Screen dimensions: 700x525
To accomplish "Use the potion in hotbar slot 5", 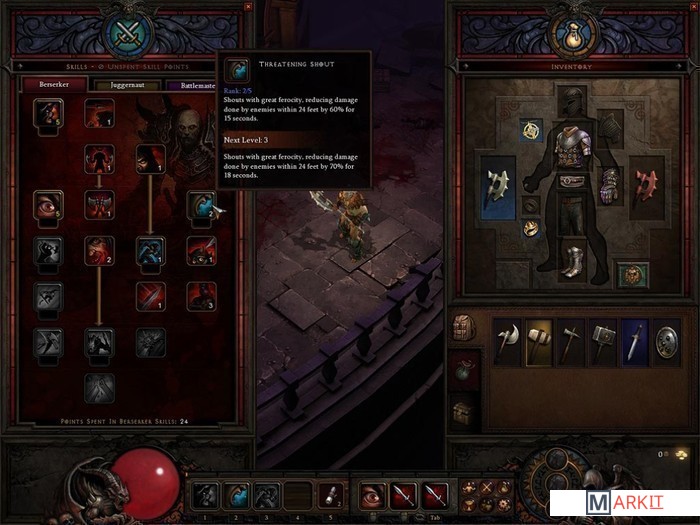I will (329, 493).
